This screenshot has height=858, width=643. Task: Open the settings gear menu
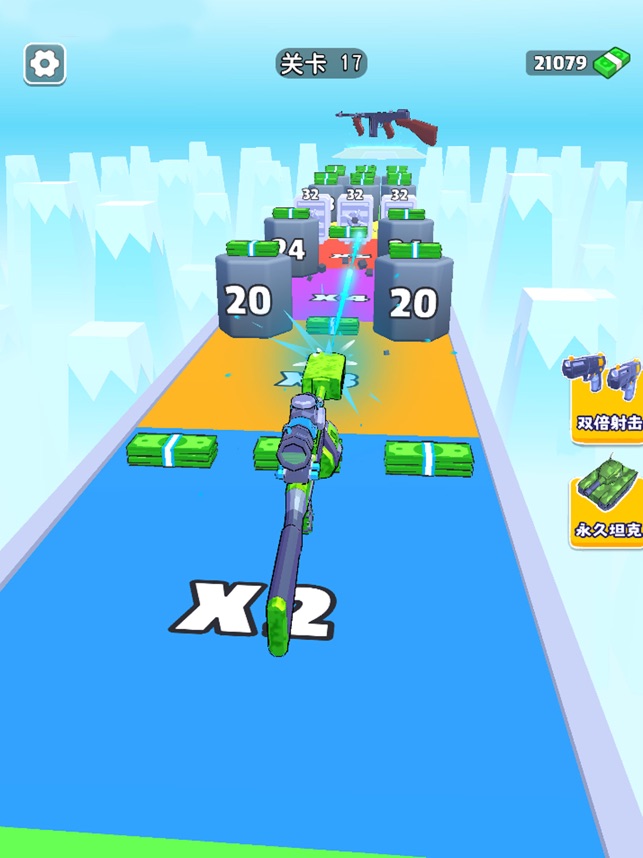(x=45, y=64)
